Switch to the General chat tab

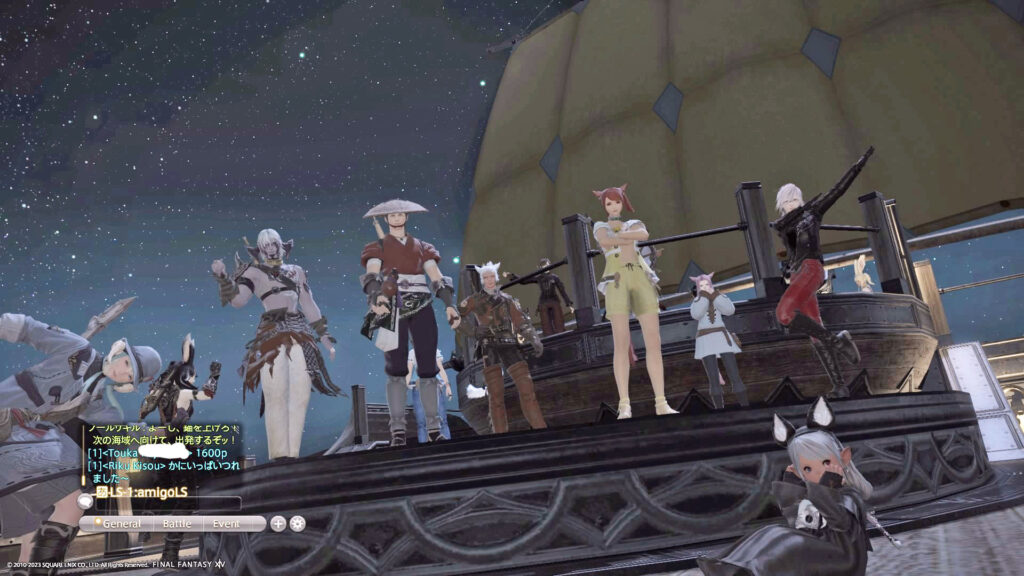coord(122,523)
